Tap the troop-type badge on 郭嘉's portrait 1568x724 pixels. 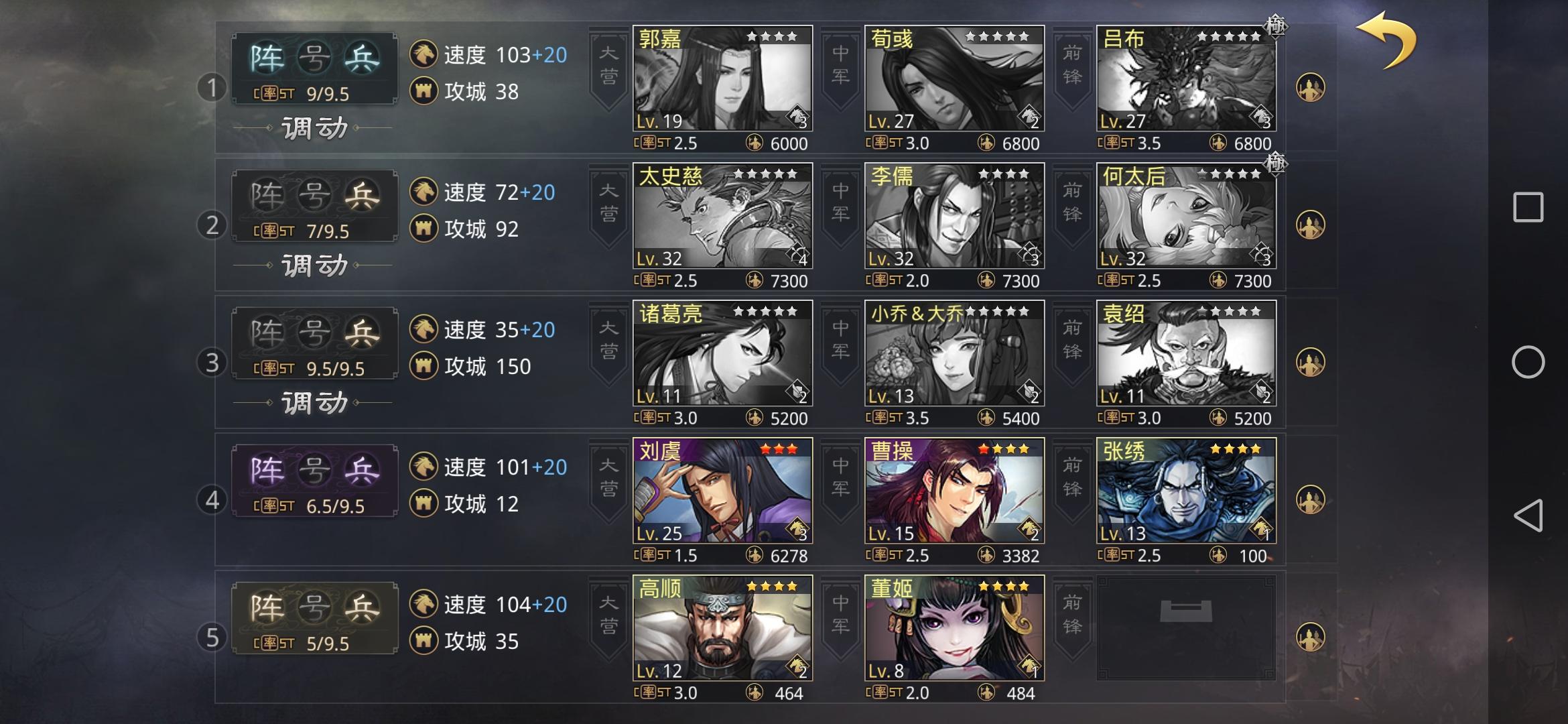(x=797, y=117)
